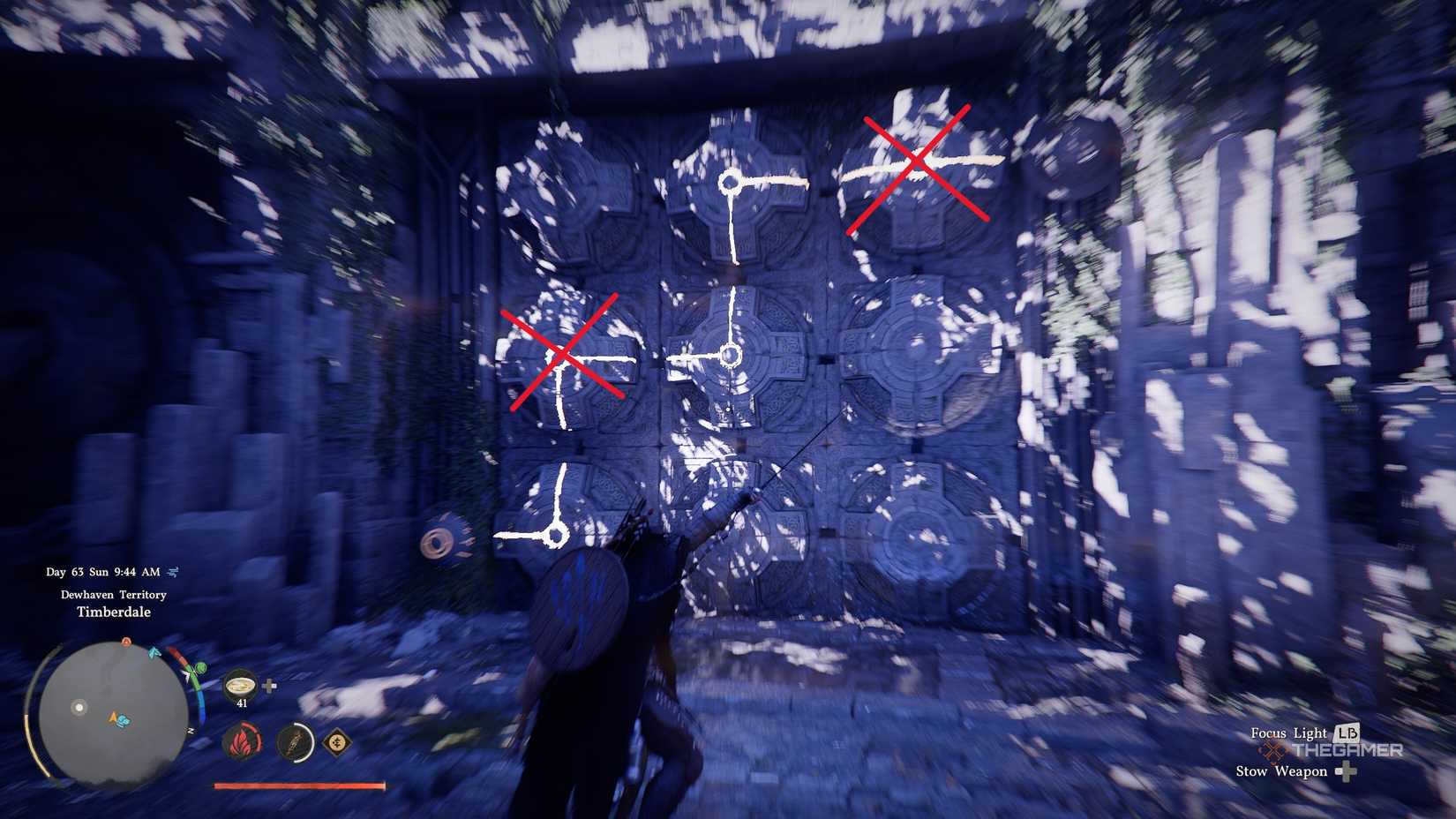Click the THEGAMER watermark
The image size is (1456, 819).
click(1347, 749)
